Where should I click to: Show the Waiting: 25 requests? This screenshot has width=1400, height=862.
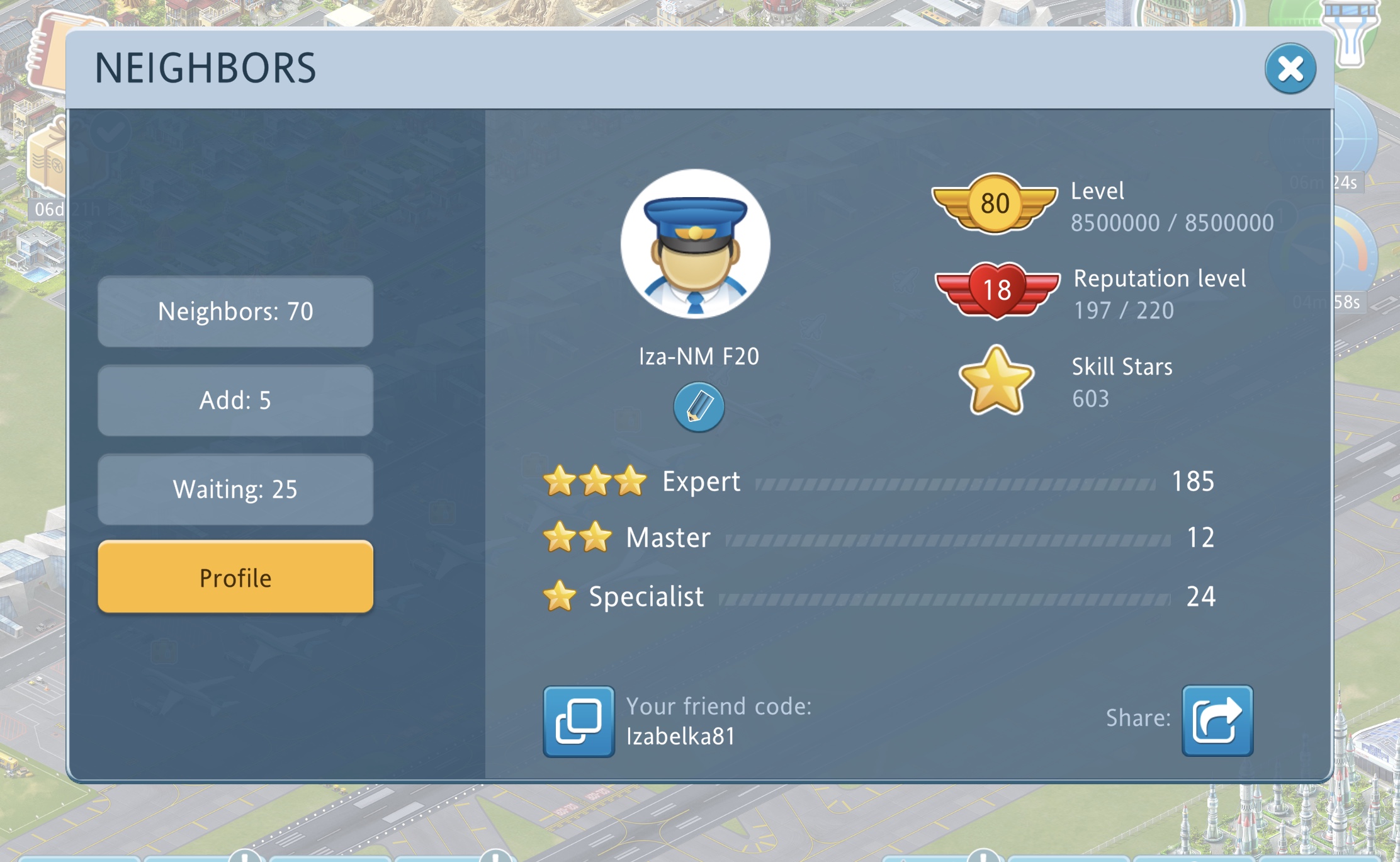(x=235, y=489)
